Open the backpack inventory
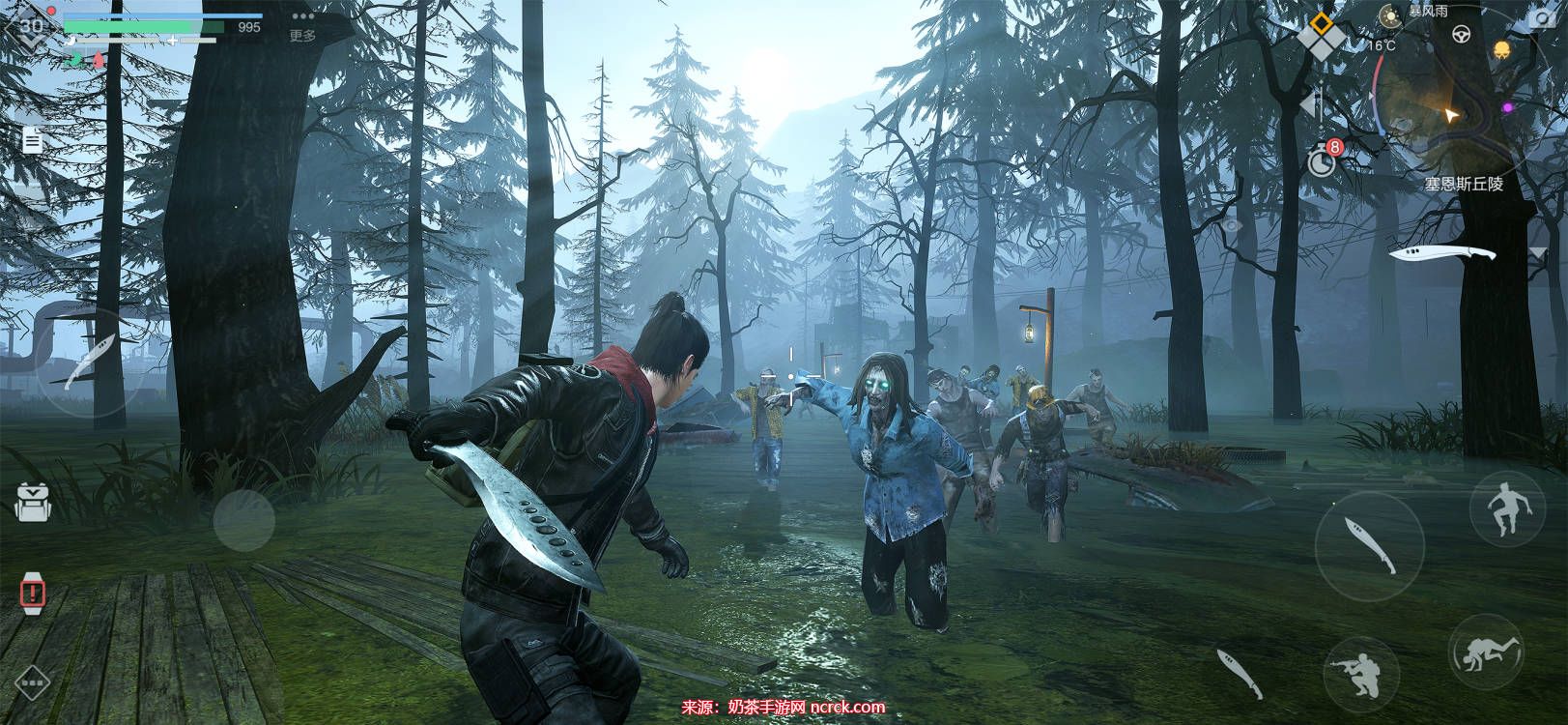This screenshot has width=1568, height=725. point(32,501)
